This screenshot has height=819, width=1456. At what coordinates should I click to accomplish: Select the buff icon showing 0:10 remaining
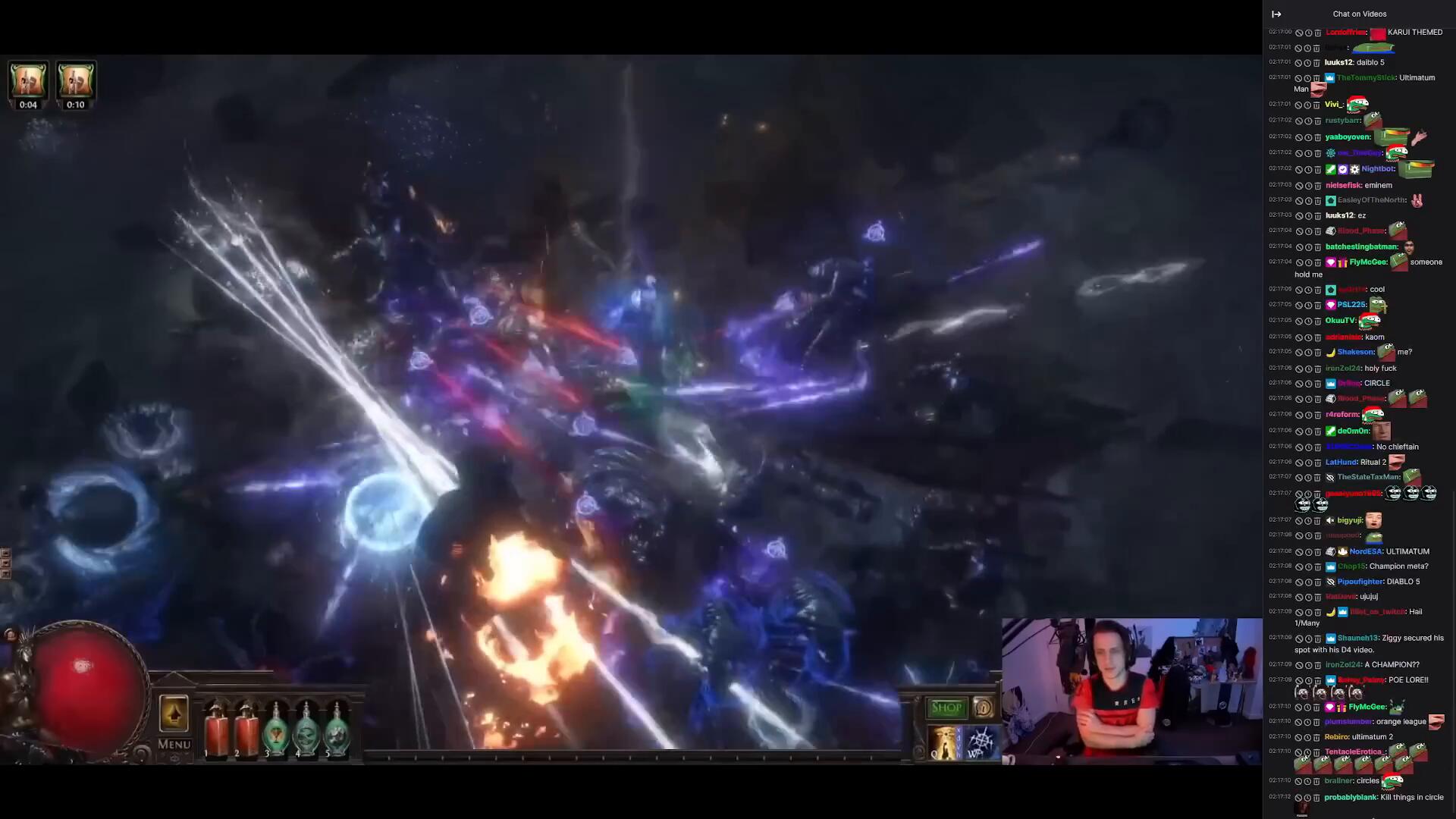(x=75, y=80)
